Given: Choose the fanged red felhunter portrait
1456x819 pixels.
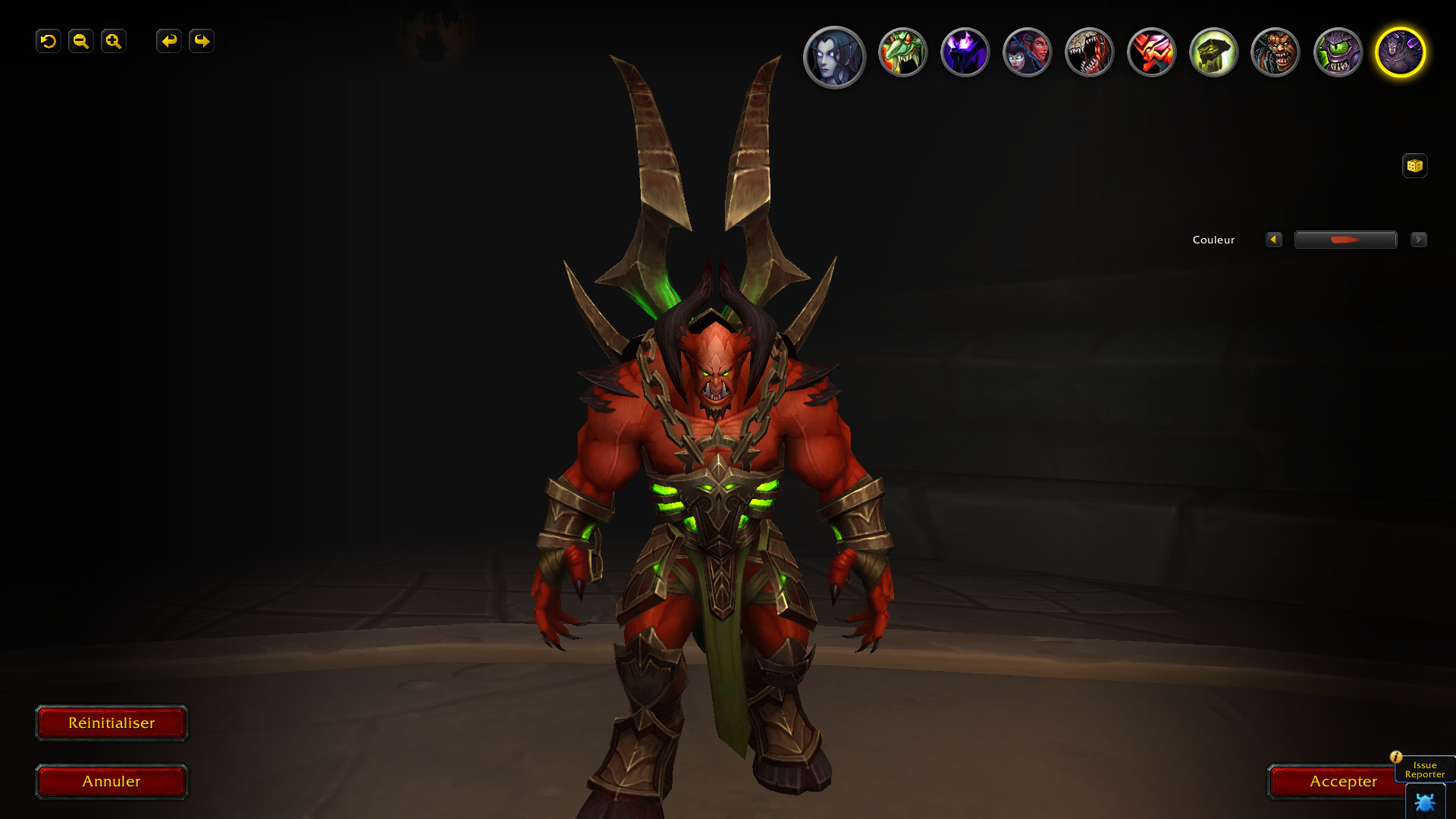Looking at the screenshot, I should [1089, 53].
